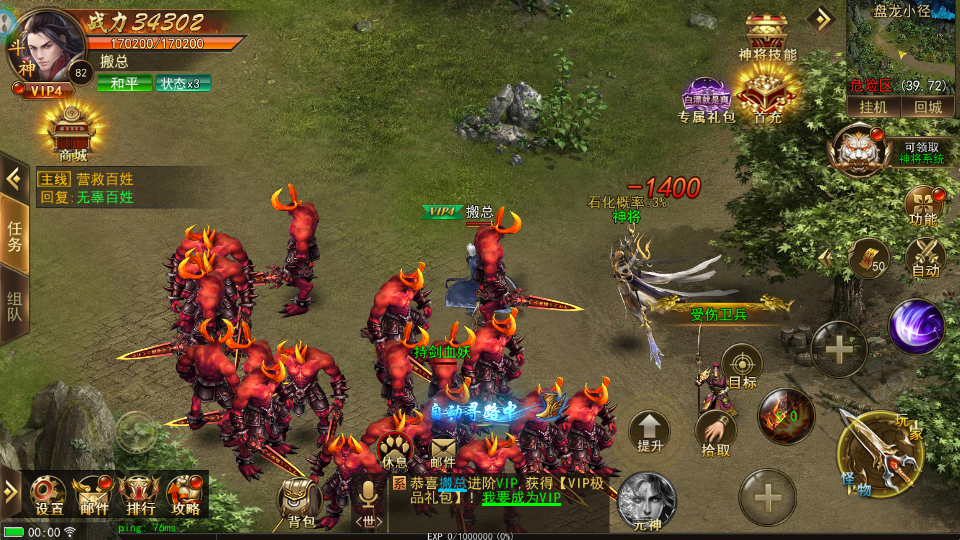The width and height of the screenshot is (960, 540).
Task: Open the 背包 backpack
Action: 300,503
